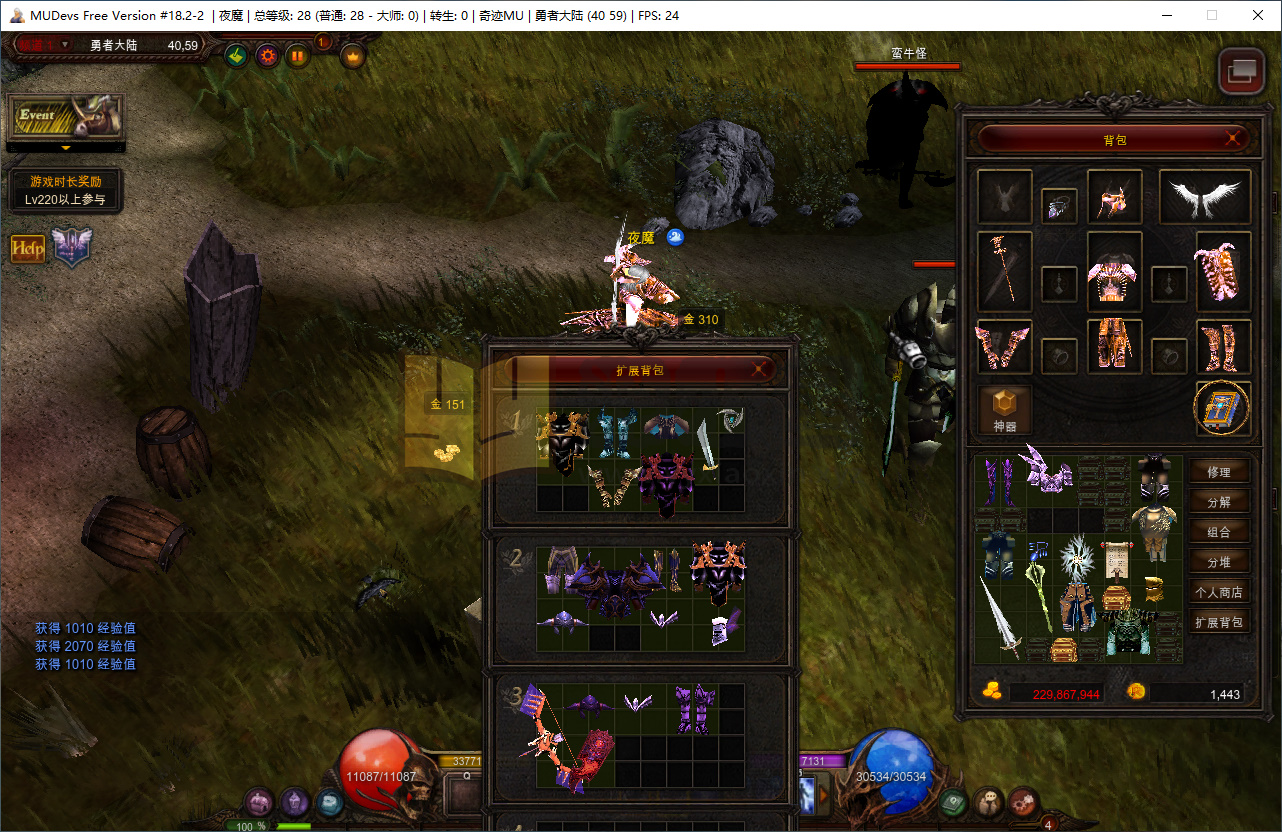Open the 频道 channel dropdown
This screenshot has height=832, width=1282.
point(42,44)
